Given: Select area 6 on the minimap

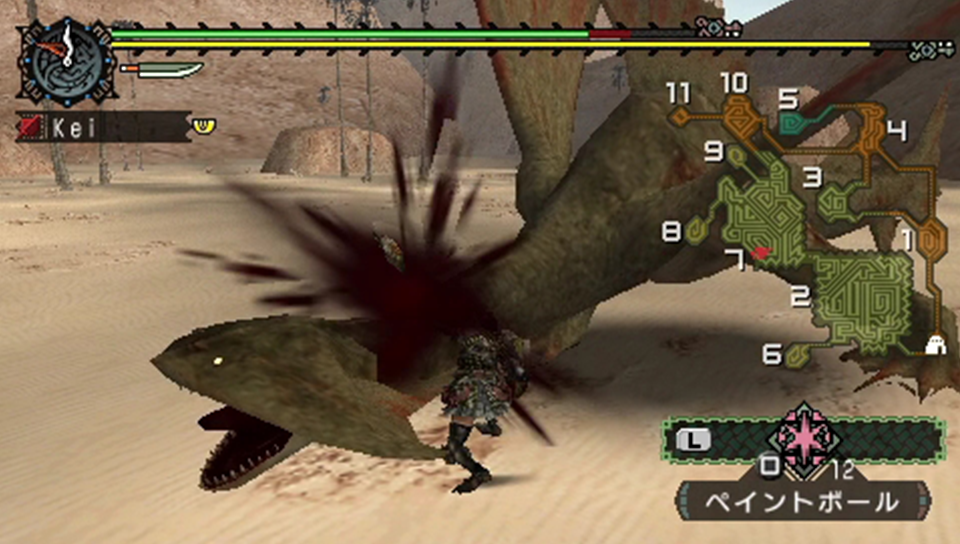Looking at the screenshot, I should (x=797, y=354).
